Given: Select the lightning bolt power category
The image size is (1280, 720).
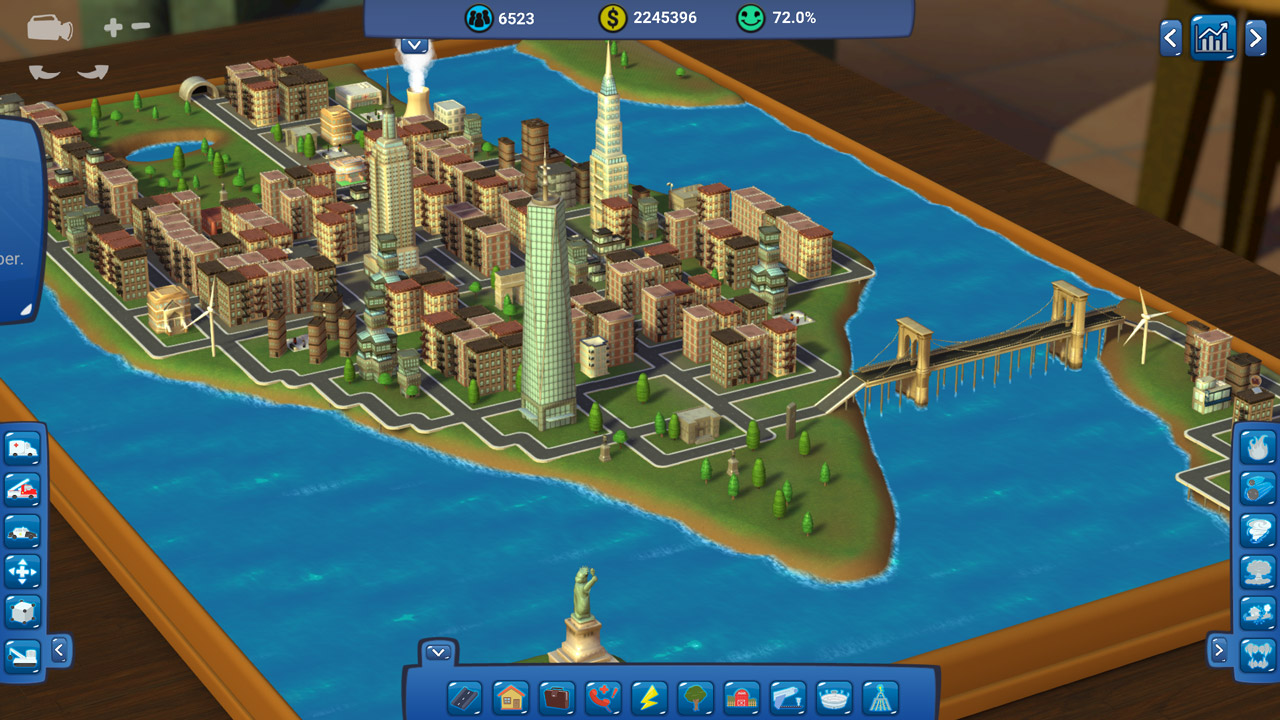Looking at the screenshot, I should (x=649, y=697).
